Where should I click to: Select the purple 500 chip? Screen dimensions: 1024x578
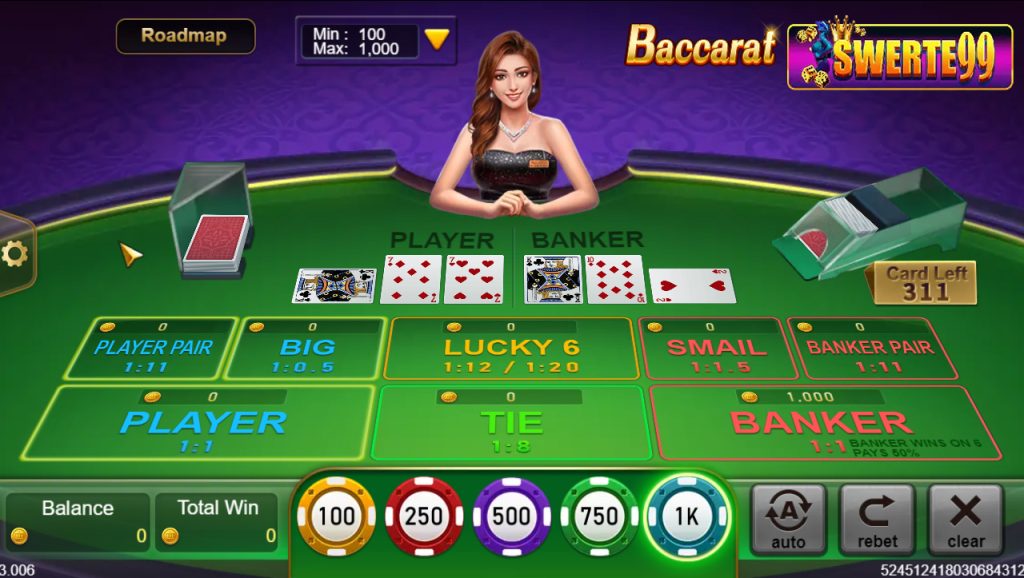[x=511, y=516]
